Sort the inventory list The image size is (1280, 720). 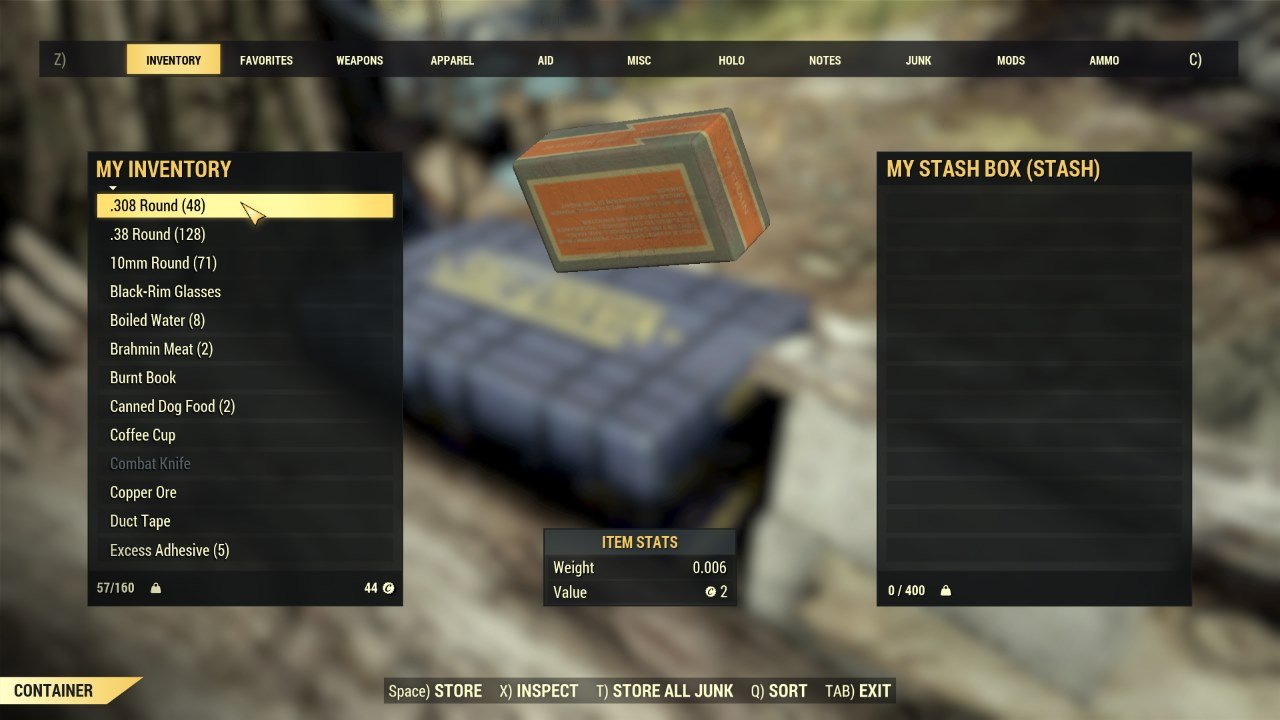tap(779, 690)
